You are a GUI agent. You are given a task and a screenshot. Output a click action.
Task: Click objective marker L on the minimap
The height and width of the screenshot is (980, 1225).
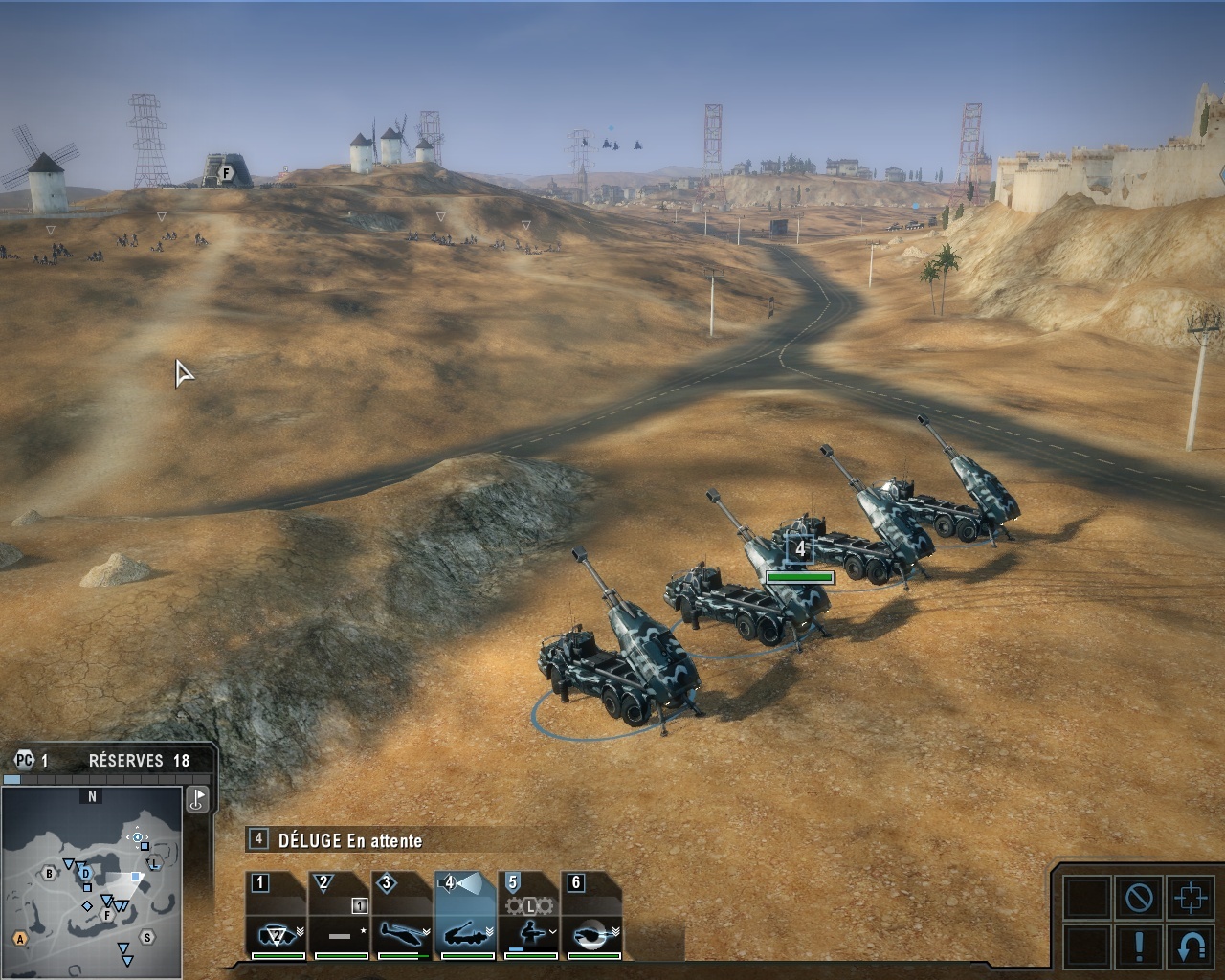(153, 864)
